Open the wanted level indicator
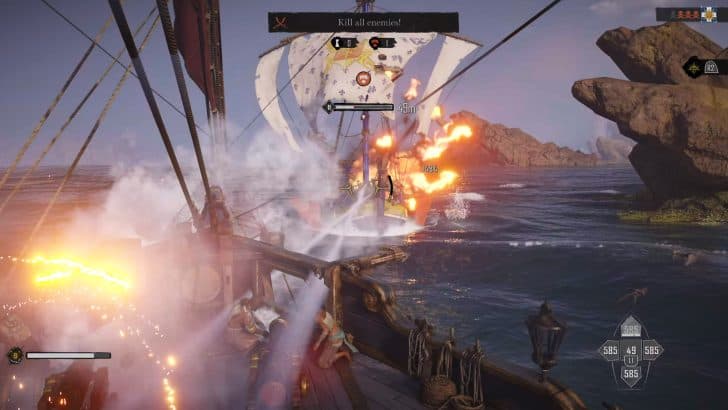The height and width of the screenshot is (410, 728). 690,14
